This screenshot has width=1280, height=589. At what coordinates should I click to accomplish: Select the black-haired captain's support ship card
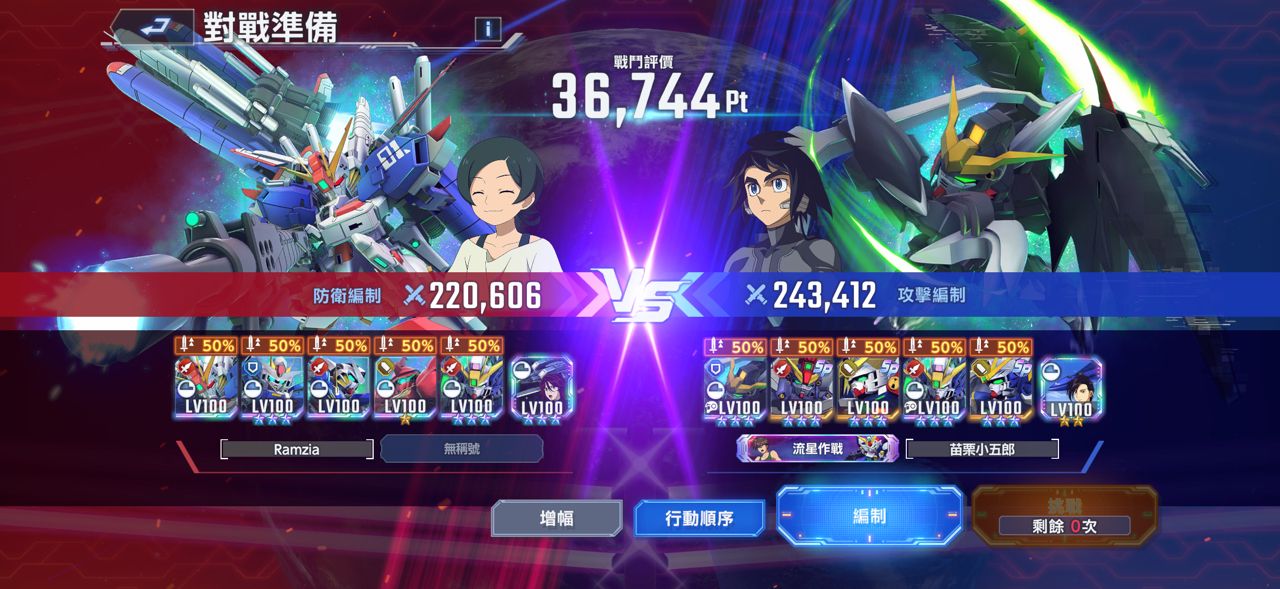pos(1071,387)
